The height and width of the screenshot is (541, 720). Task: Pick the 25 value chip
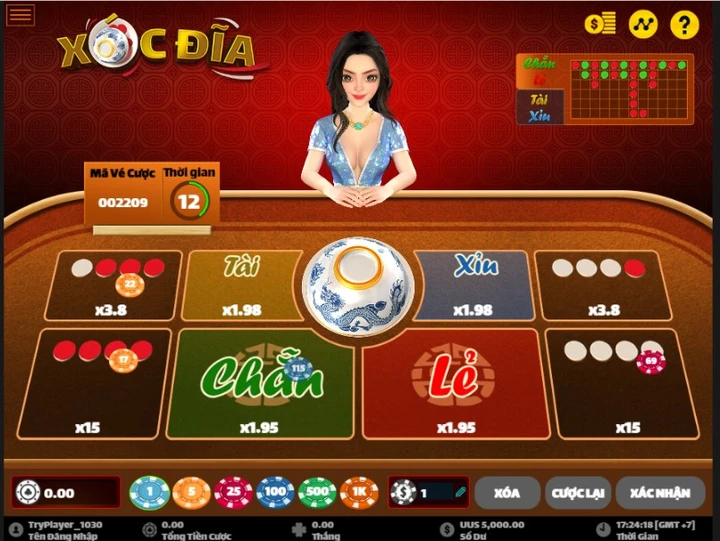[x=233, y=492]
